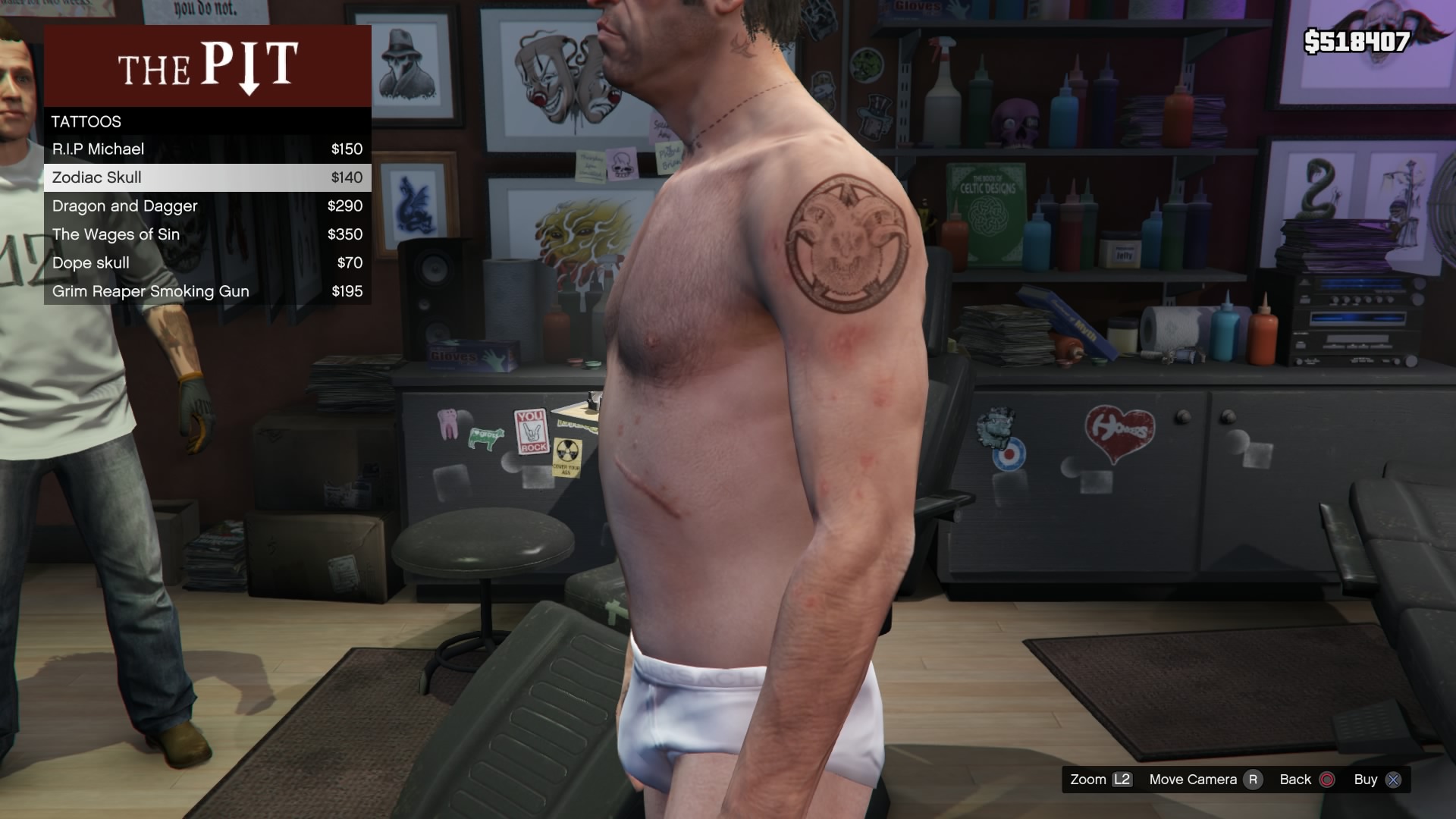Select Grim Reaper Smoking Gun tattoo
This screenshot has width=1456, height=819.
point(207,291)
